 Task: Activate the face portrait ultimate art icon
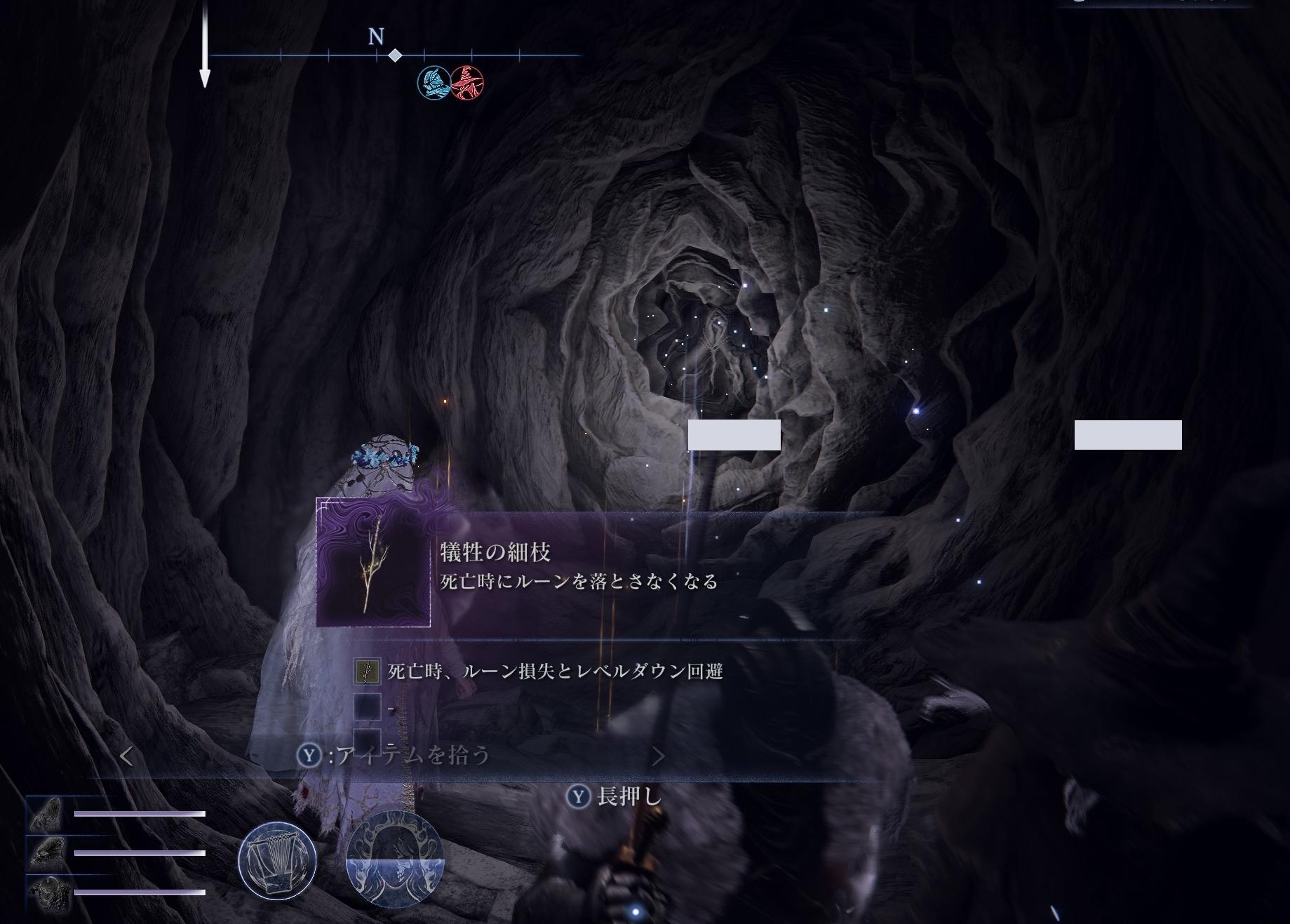[x=395, y=860]
